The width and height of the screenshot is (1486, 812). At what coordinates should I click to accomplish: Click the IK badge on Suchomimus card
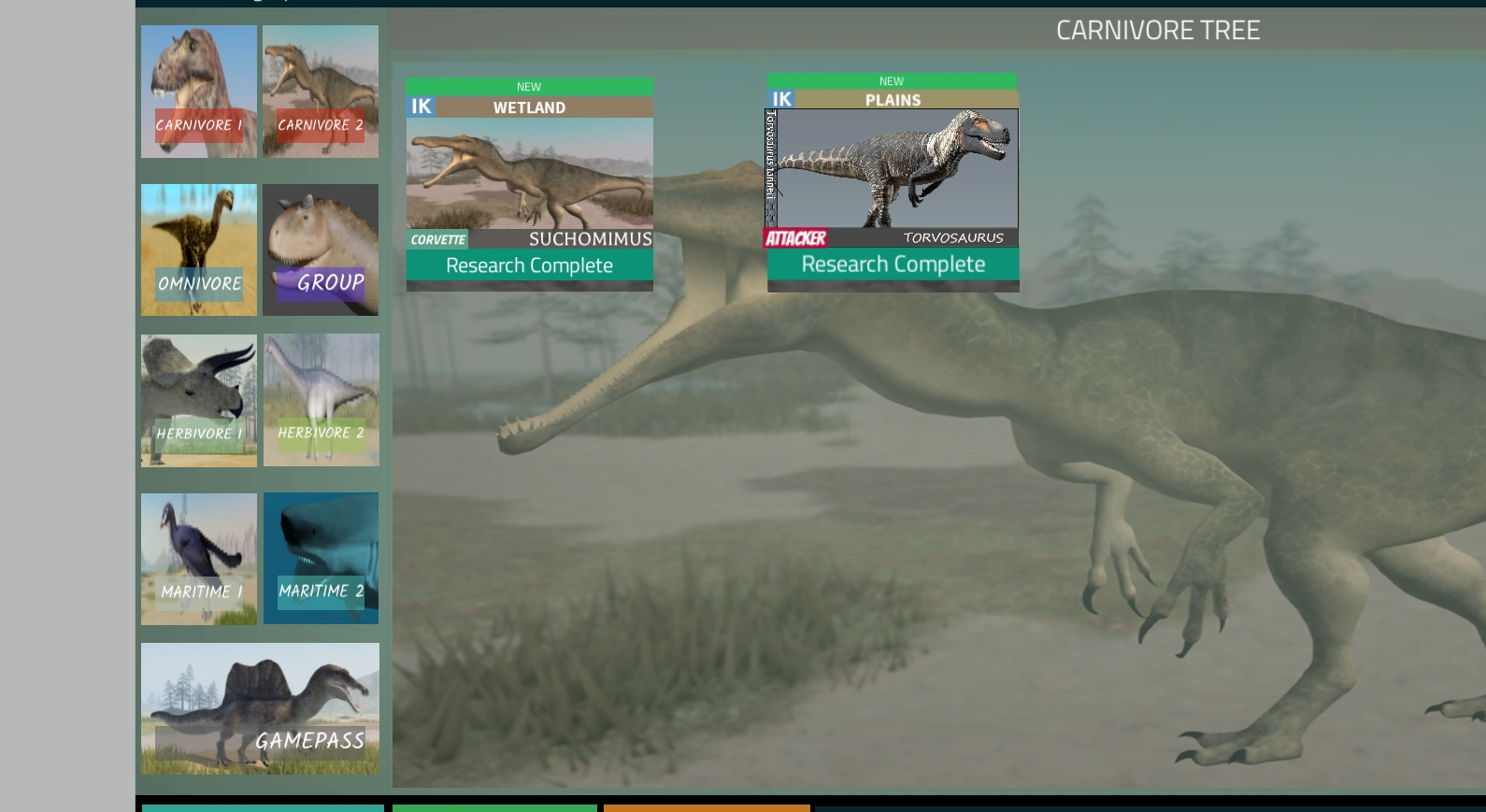coord(421,106)
